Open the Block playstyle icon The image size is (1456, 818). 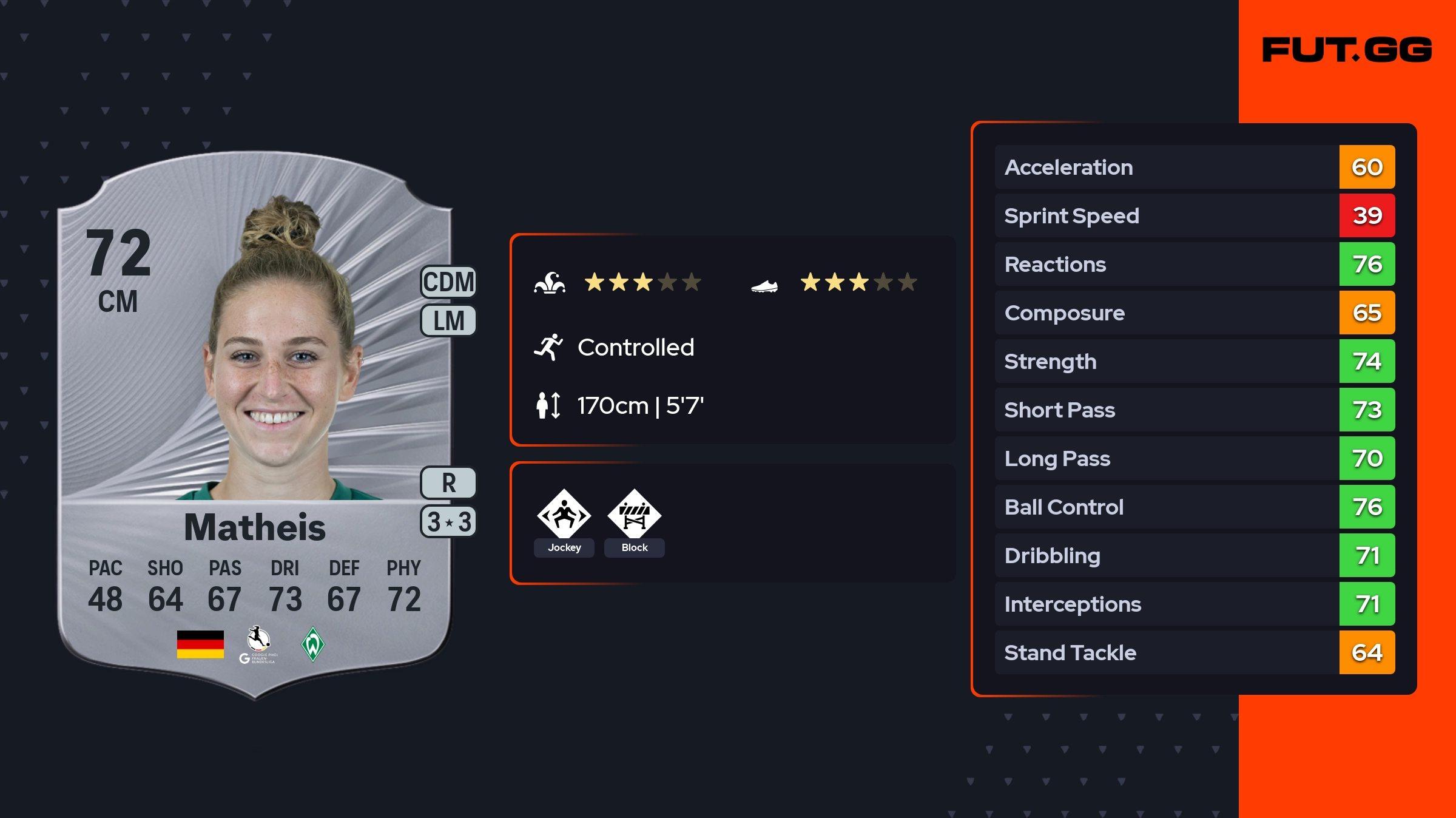point(634,515)
